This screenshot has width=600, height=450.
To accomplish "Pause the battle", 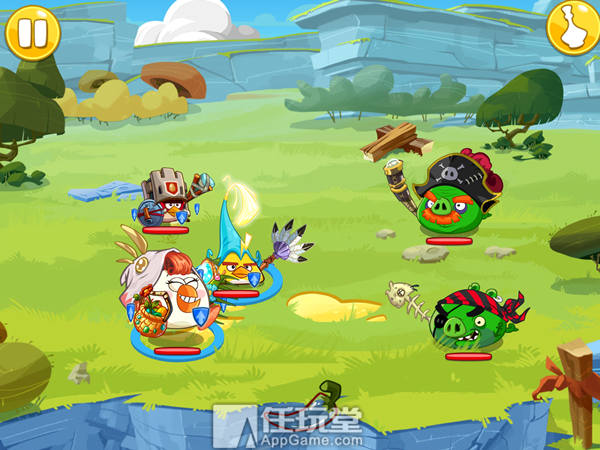I will click(x=32, y=31).
